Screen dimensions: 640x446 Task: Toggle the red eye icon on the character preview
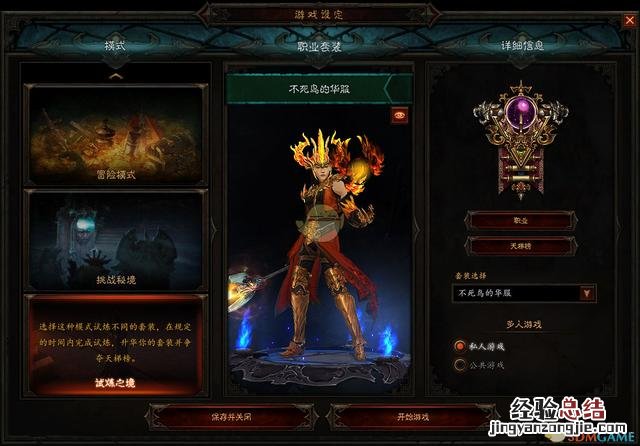399,115
